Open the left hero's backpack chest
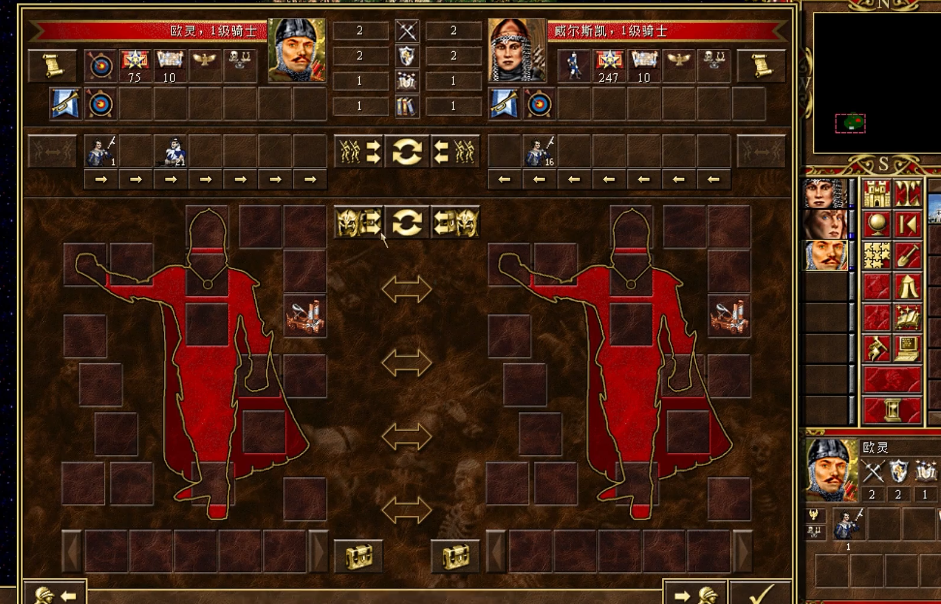The height and width of the screenshot is (604, 941). click(x=357, y=555)
